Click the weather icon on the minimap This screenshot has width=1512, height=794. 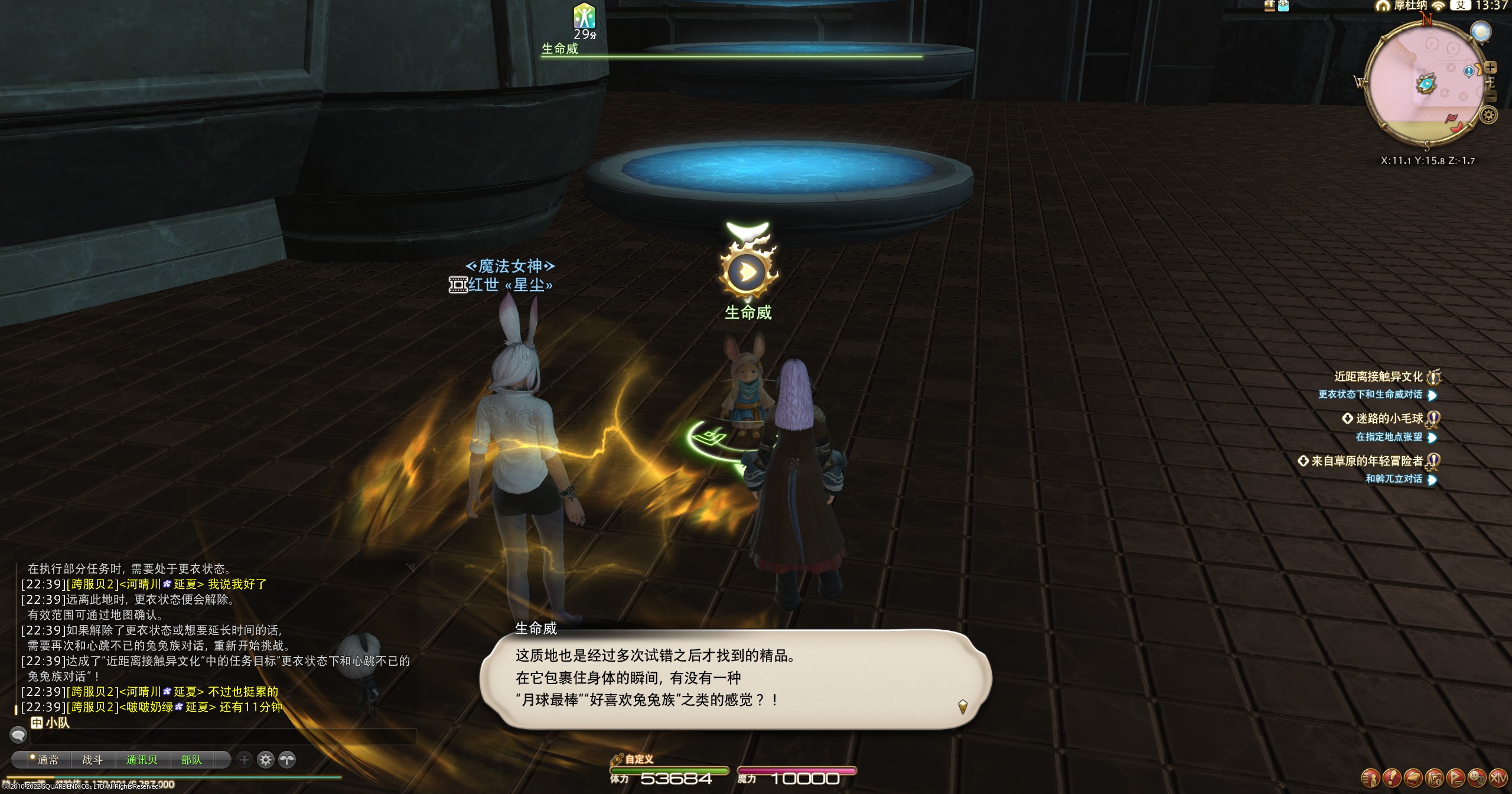(x=1480, y=32)
